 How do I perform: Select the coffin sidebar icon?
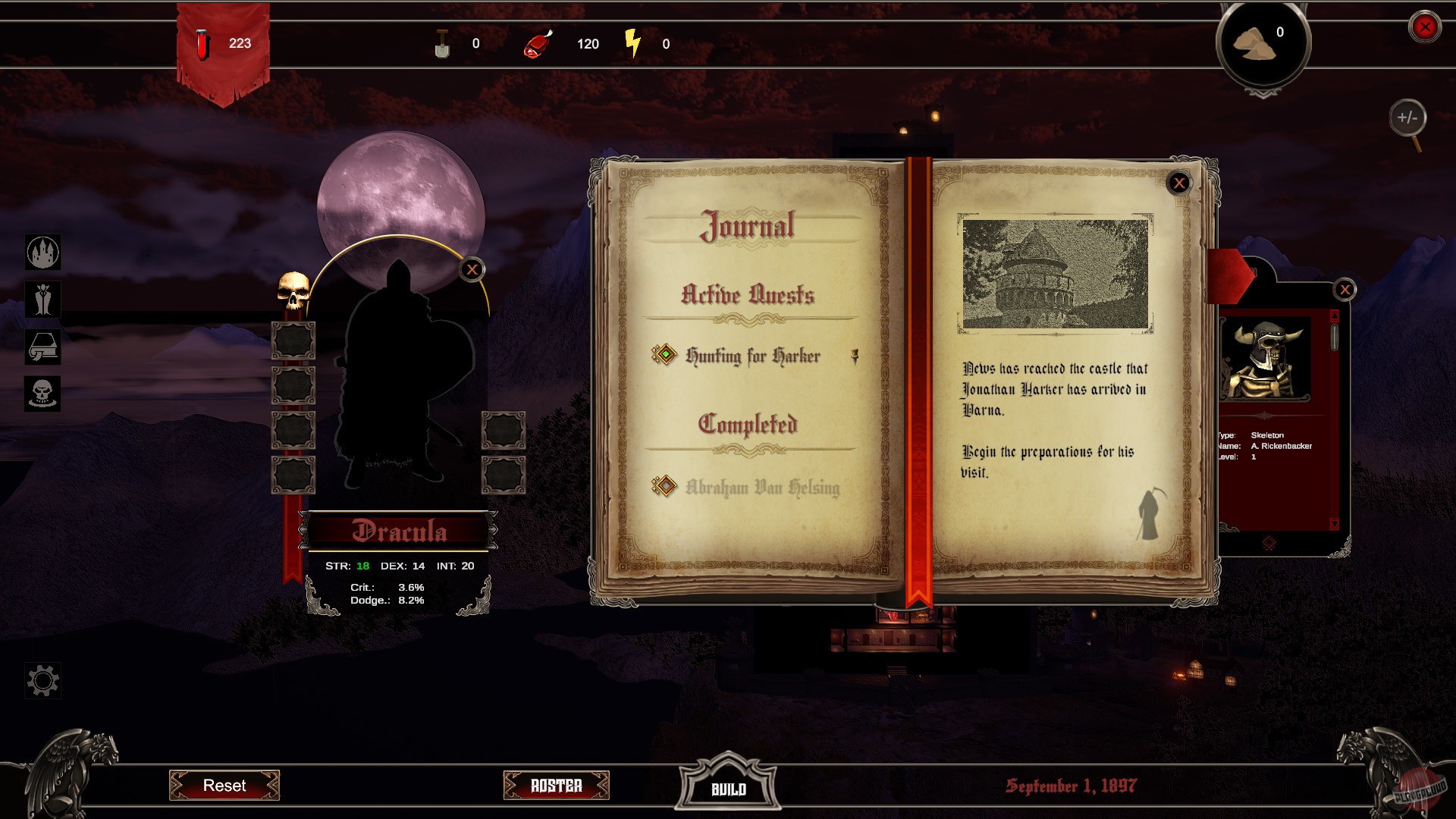coord(43,347)
